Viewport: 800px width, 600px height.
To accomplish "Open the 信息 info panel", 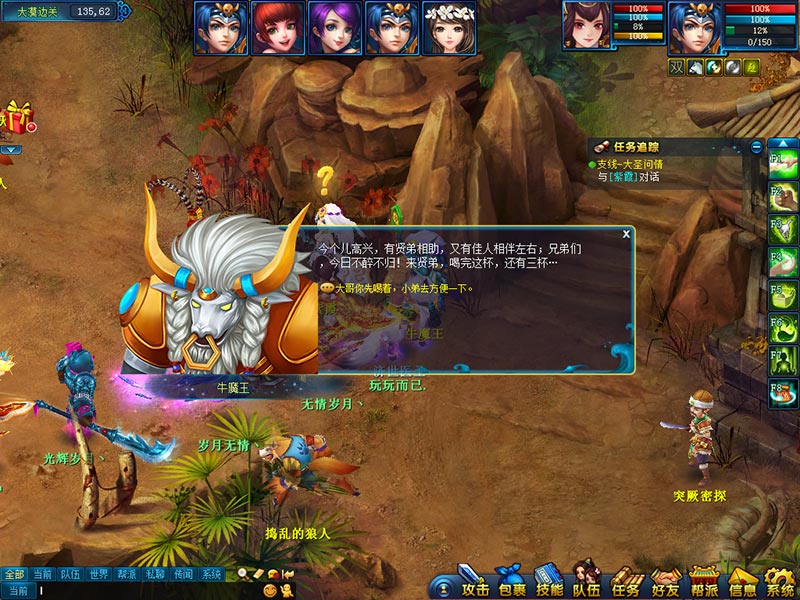I will (x=742, y=582).
